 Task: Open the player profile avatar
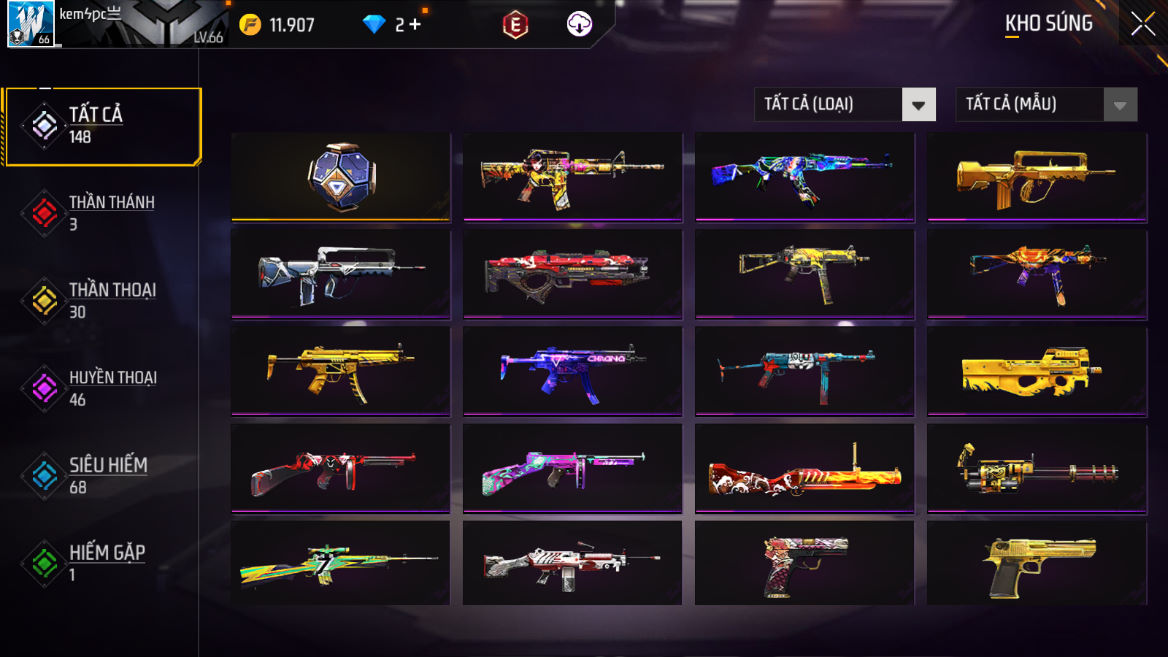tap(31, 24)
